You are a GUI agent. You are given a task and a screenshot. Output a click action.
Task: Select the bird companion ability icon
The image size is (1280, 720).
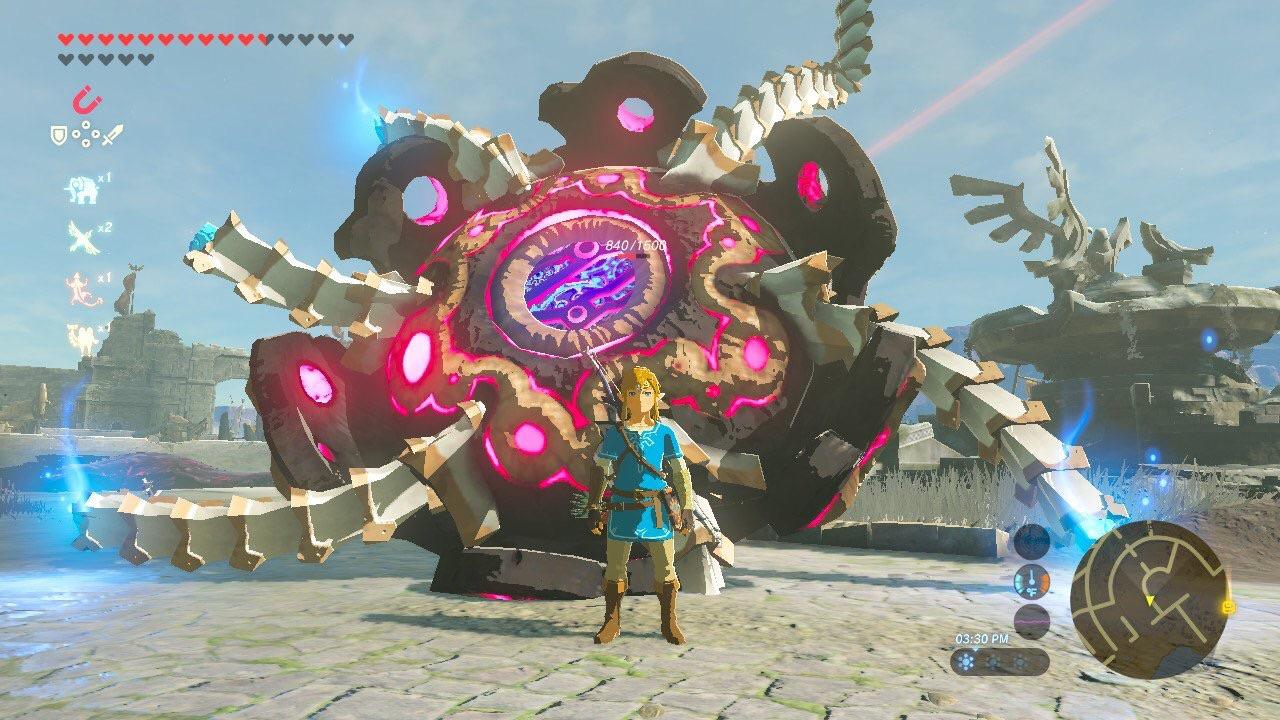(80, 237)
